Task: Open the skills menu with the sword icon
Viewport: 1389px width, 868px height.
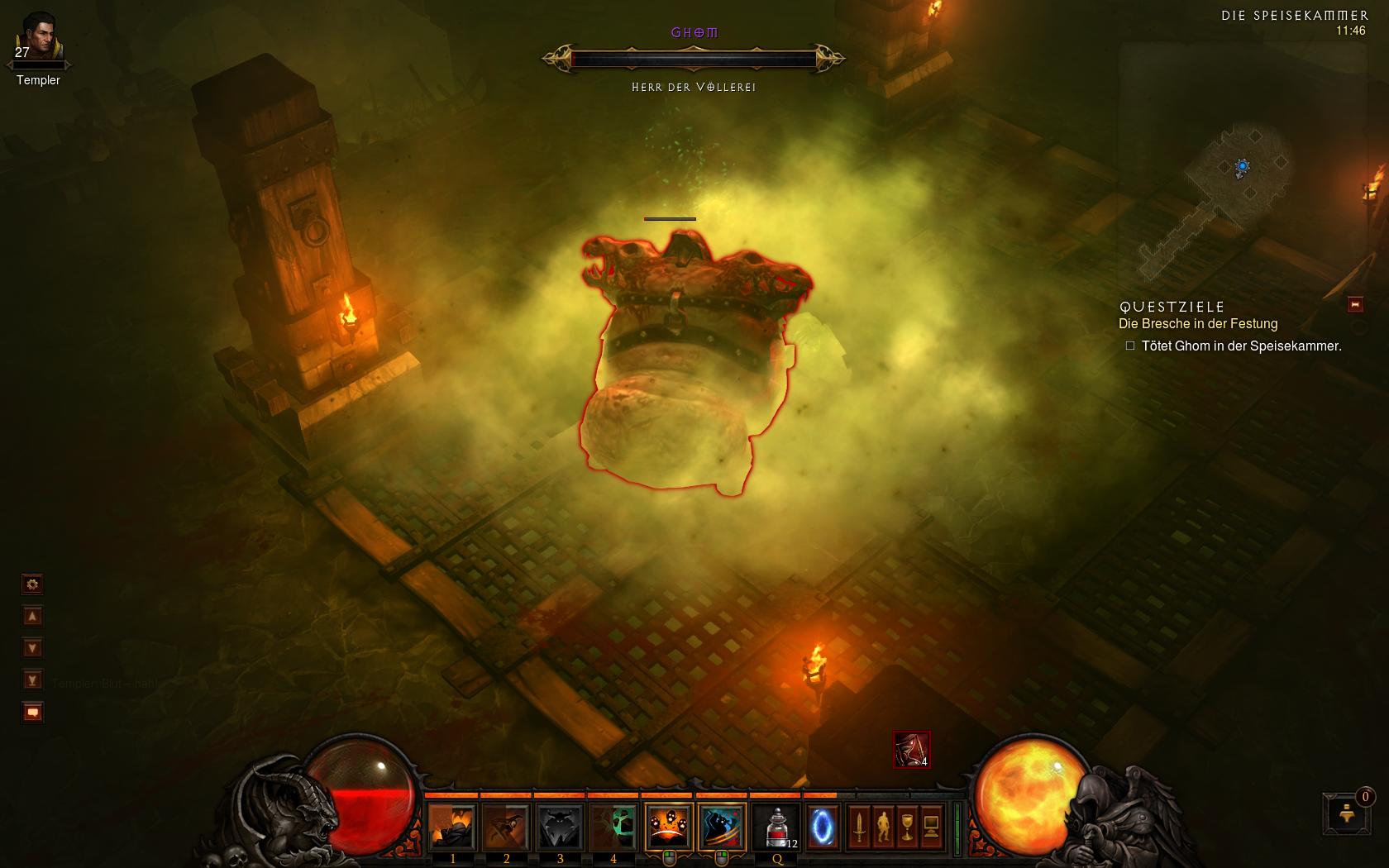Action: [x=860, y=825]
